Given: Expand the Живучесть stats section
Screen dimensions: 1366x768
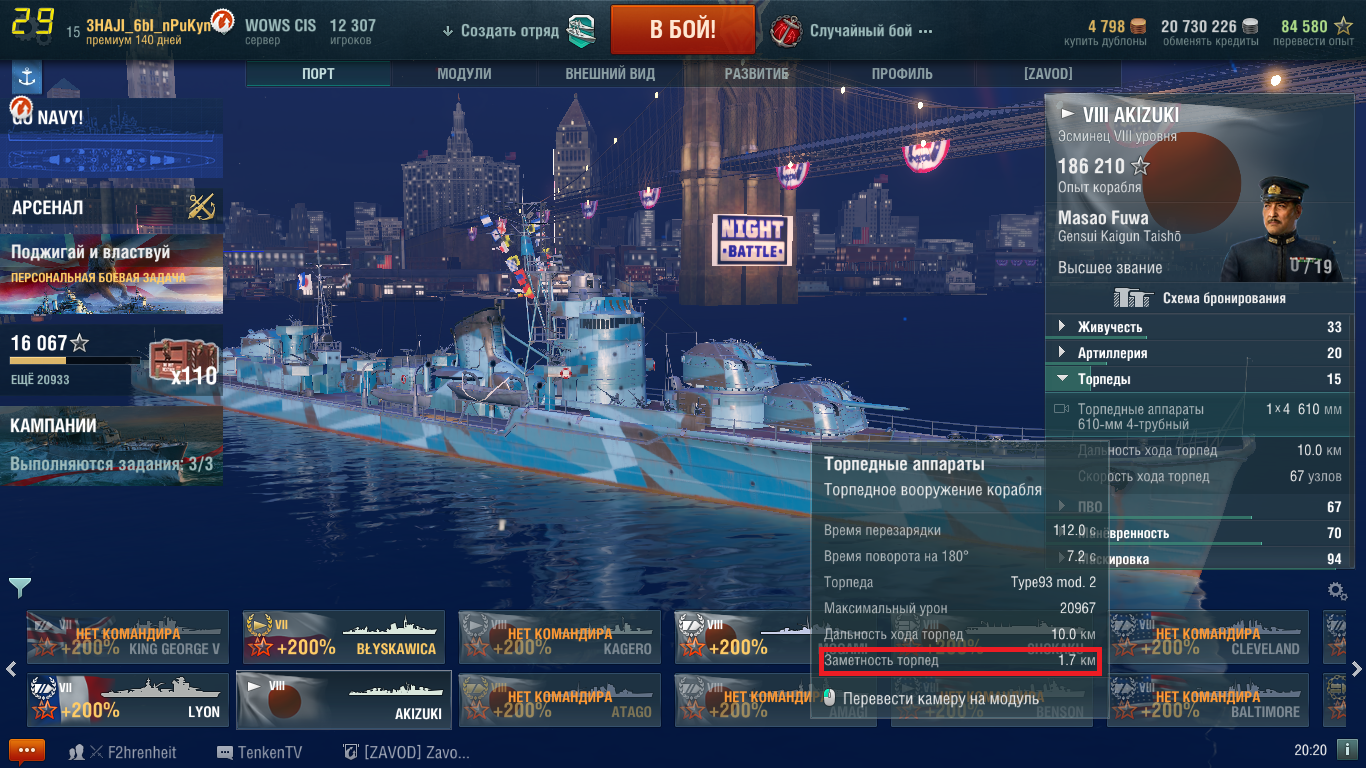Looking at the screenshot, I should (1110, 327).
